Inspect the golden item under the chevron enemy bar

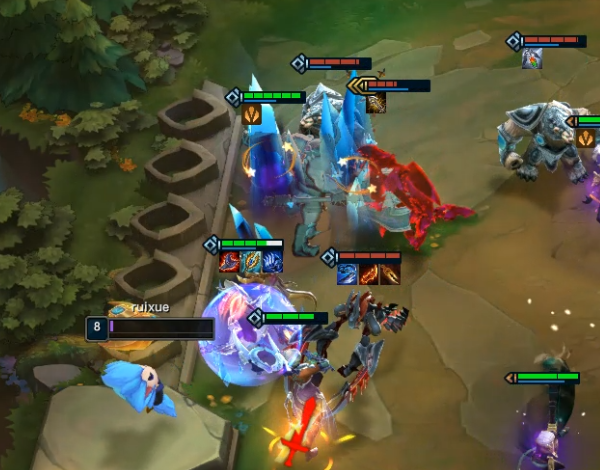coord(376,102)
